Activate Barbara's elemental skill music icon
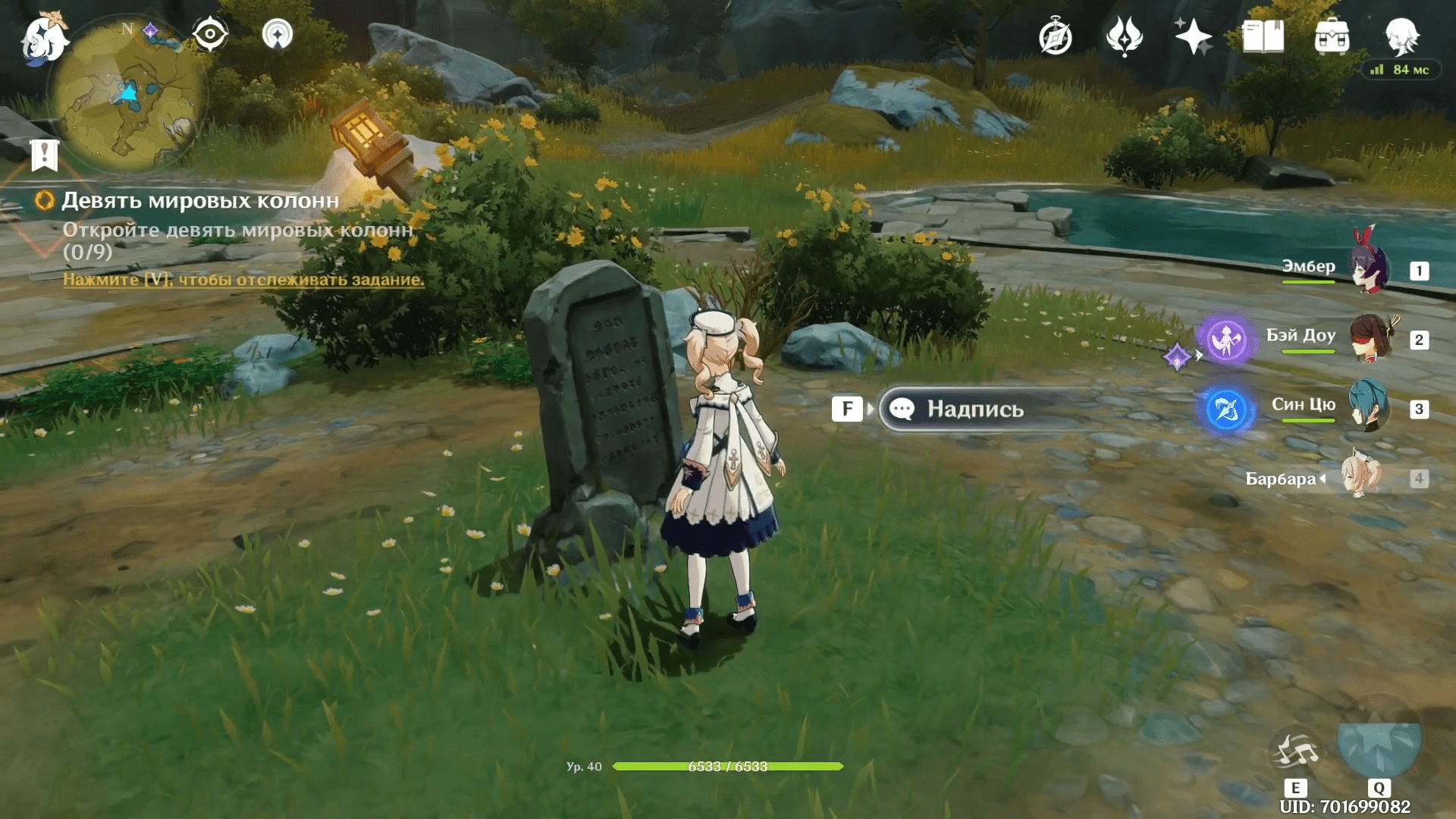 (x=1294, y=751)
